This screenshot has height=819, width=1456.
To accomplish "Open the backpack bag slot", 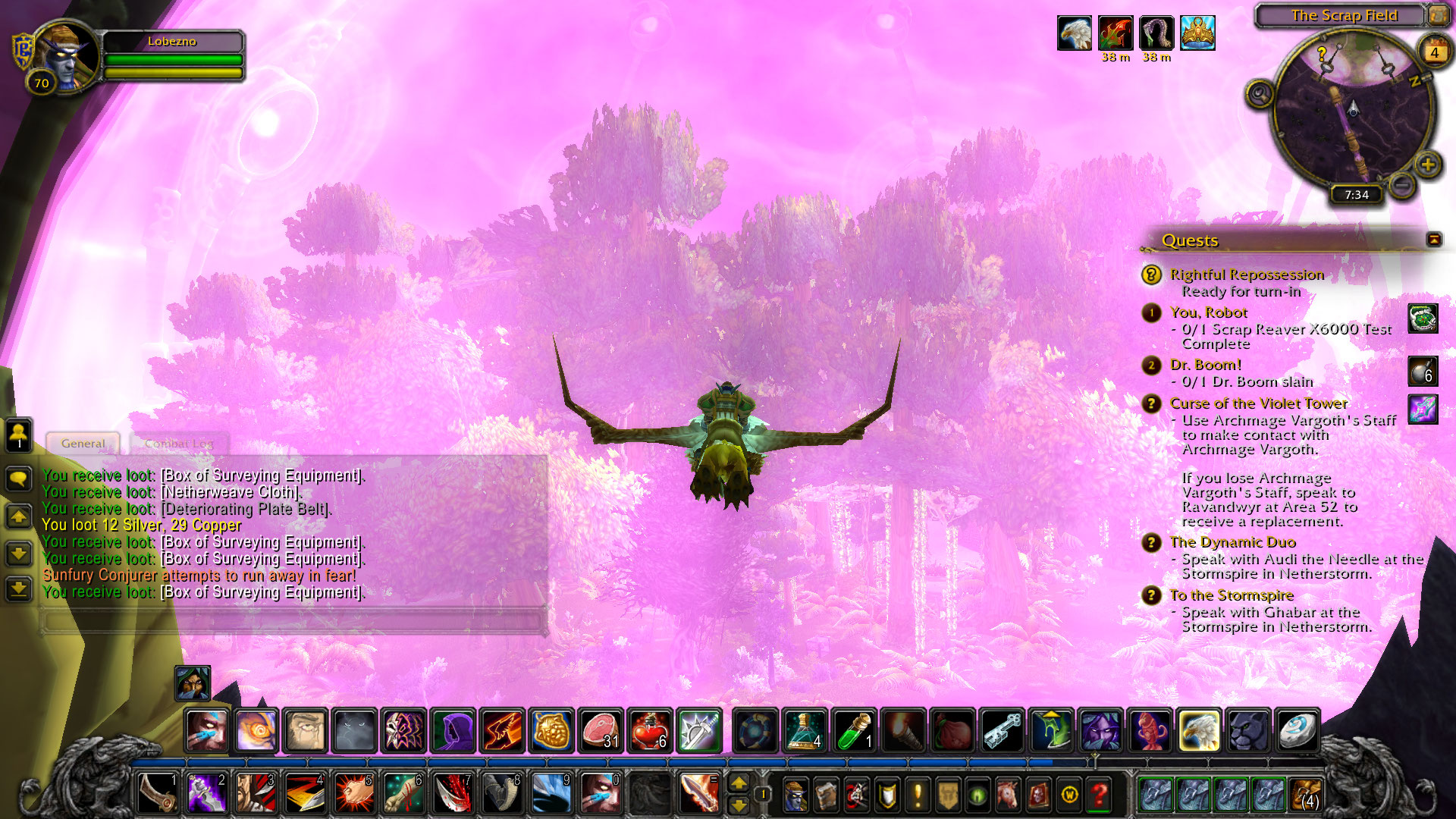I will 1305,795.
